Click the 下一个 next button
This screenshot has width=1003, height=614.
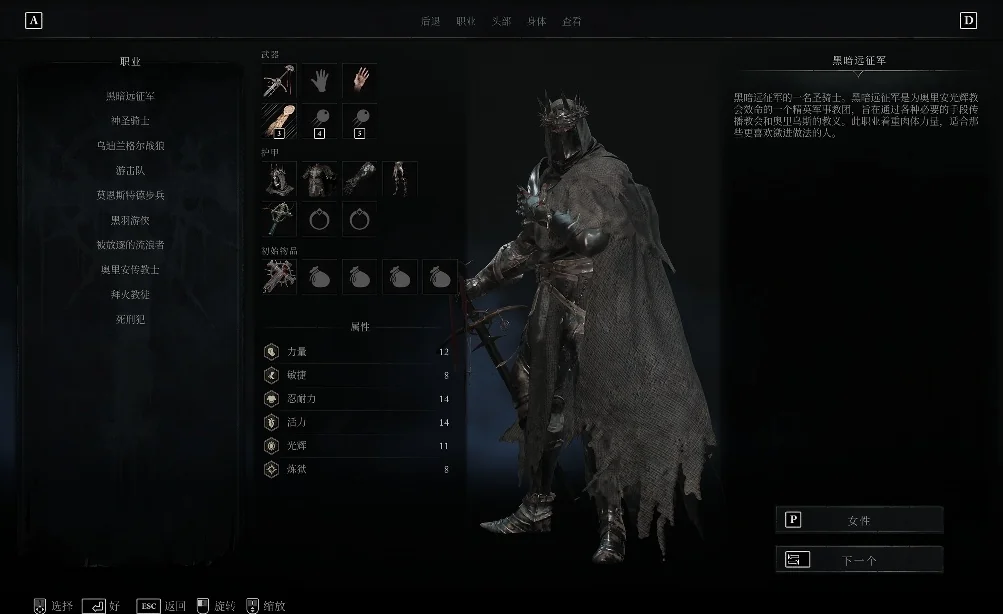[x=859, y=560]
